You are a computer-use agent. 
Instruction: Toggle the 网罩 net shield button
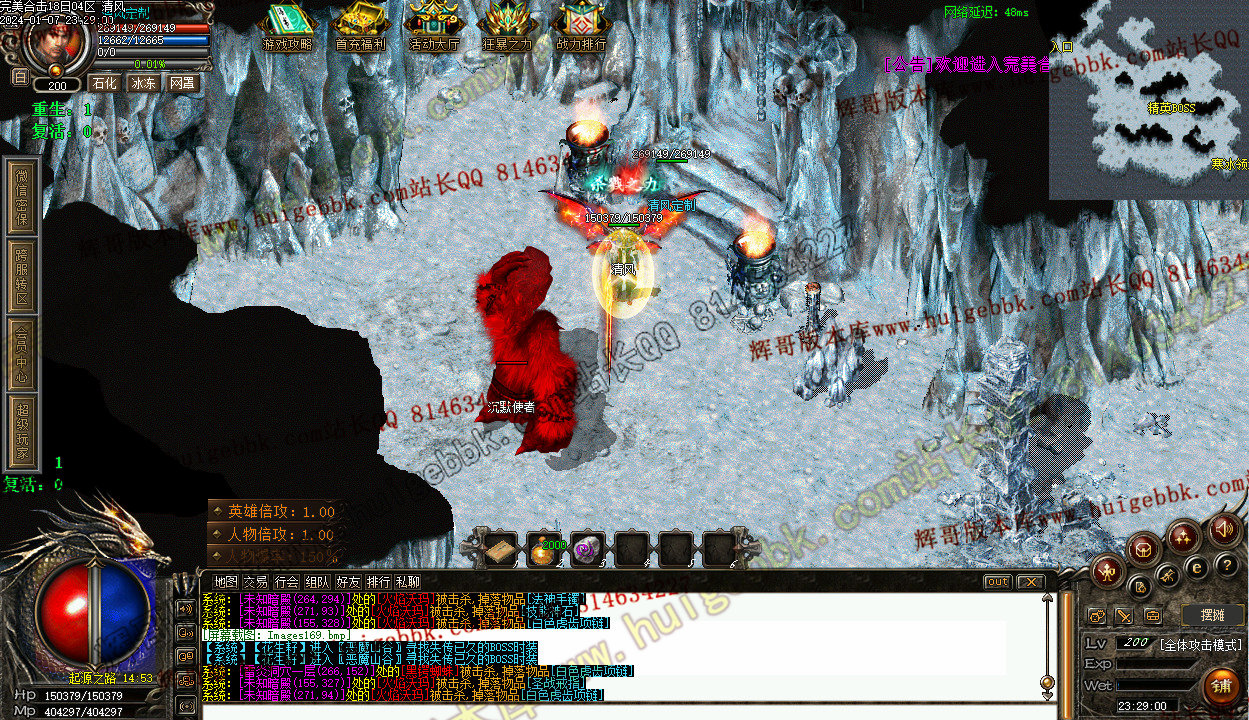[182, 83]
